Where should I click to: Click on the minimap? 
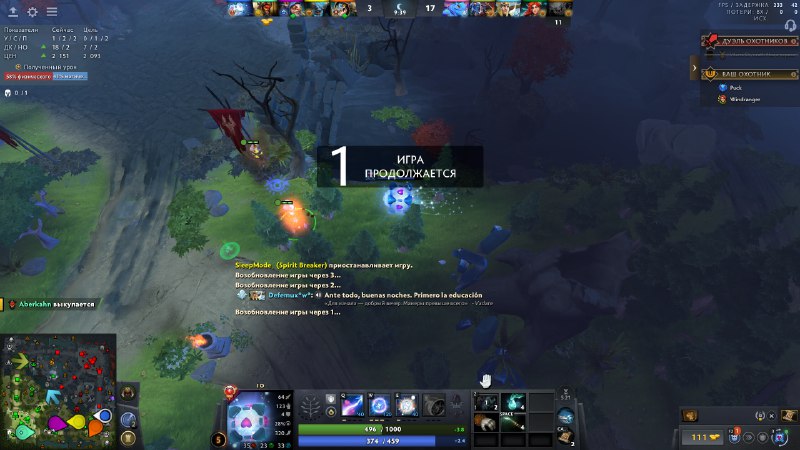pos(58,391)
